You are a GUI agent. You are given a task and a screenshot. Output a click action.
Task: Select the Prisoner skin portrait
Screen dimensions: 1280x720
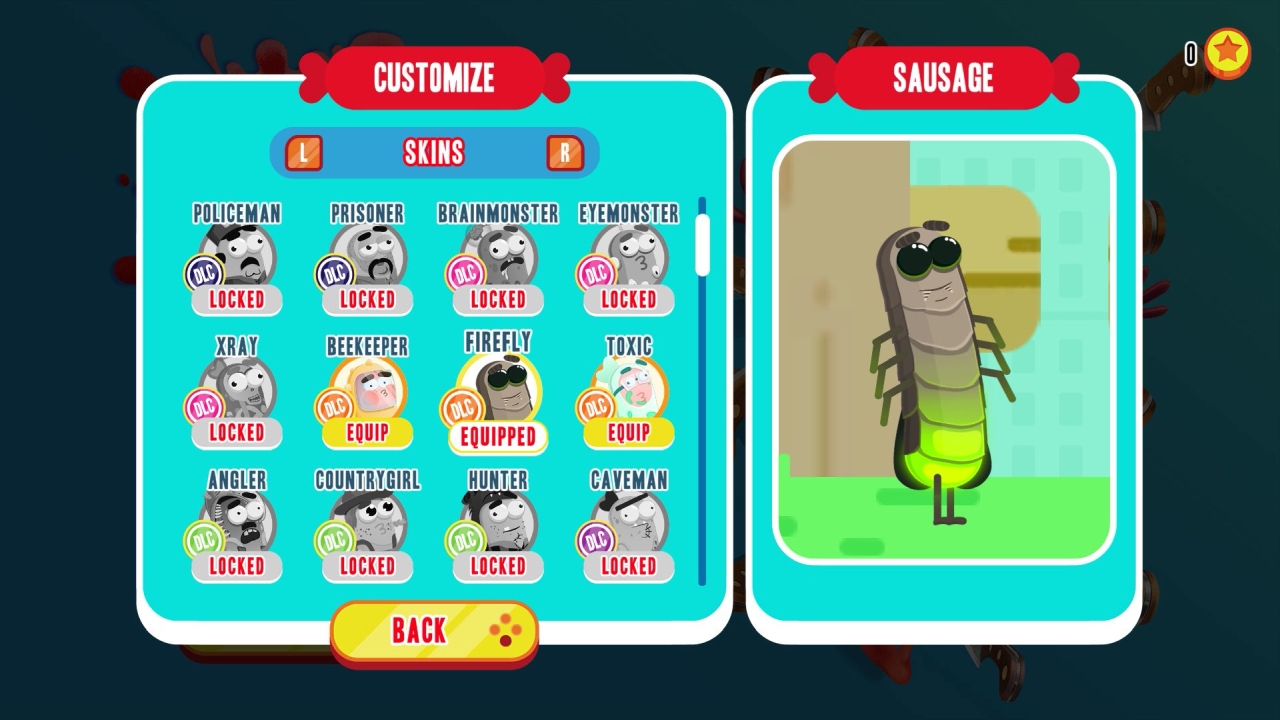click(366, 250)
